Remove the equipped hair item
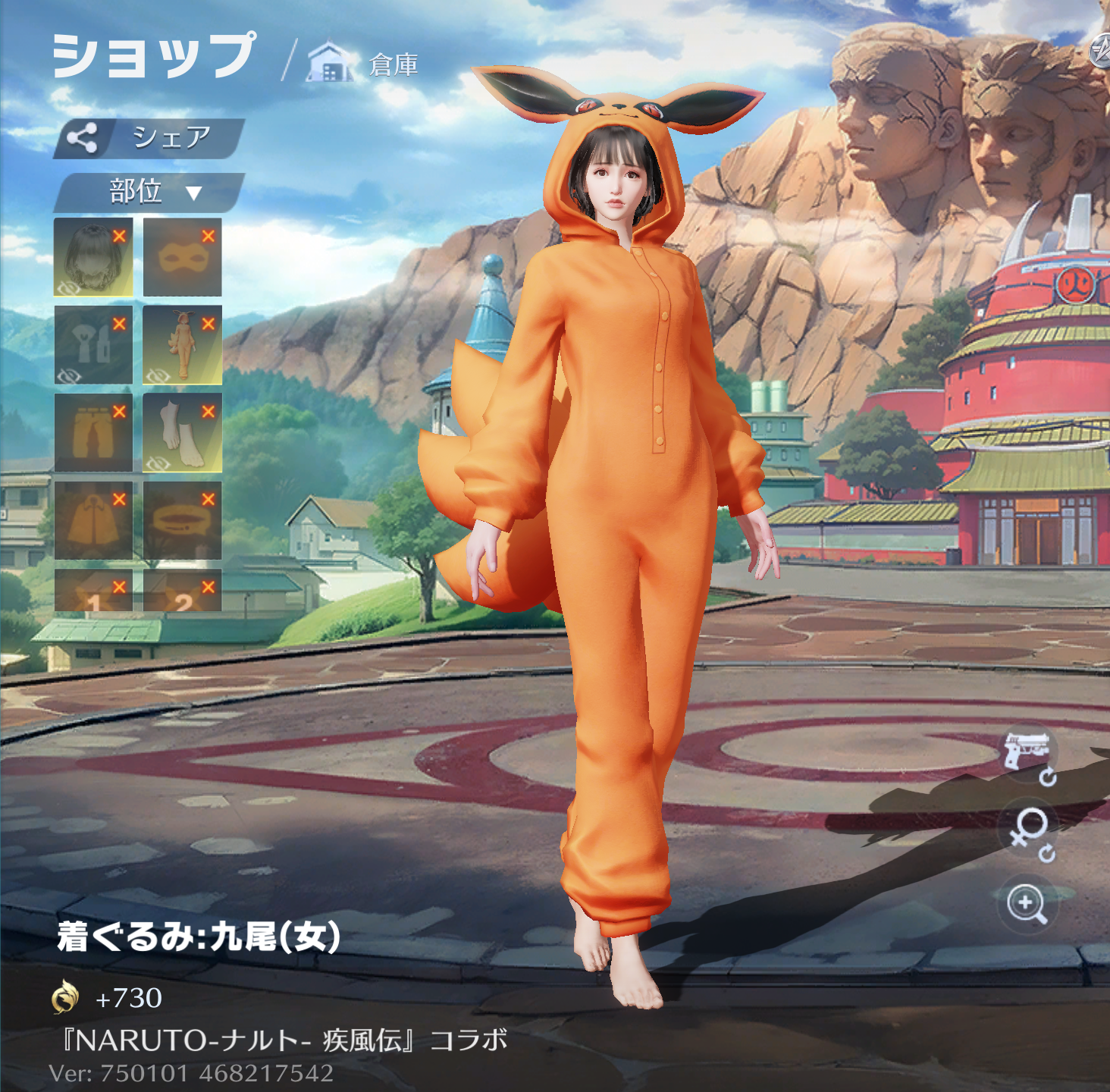The height and width of the screenshot is (1092, 1110). click(x=119, y=237)
